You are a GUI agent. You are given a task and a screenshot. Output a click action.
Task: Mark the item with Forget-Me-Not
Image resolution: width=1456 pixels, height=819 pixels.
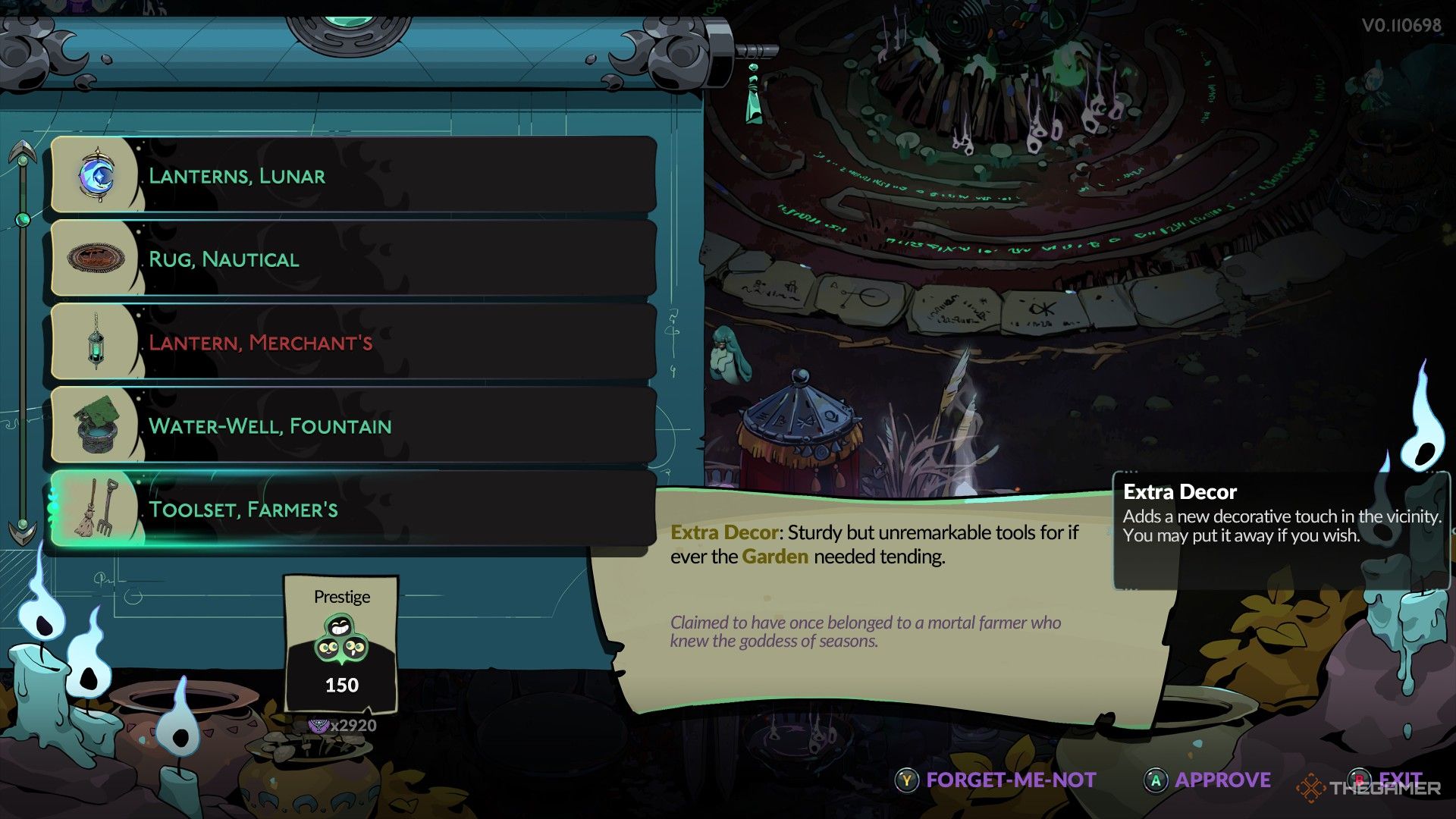coord(996,780)
